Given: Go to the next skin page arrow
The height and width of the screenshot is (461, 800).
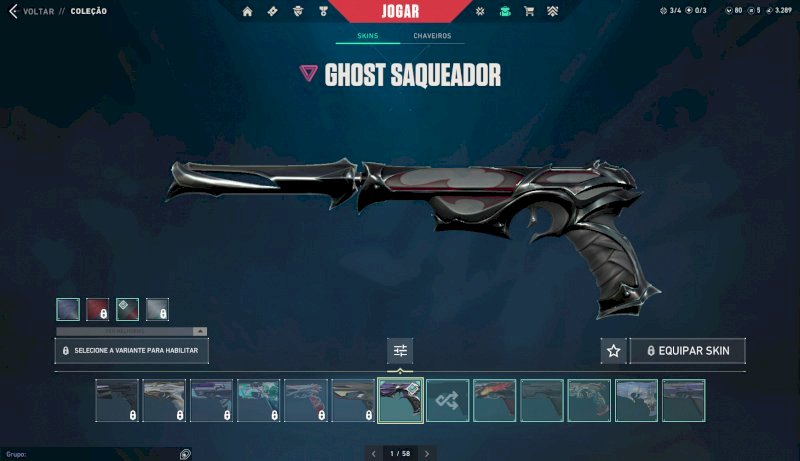Looking at the screenshot, I should (427, 454).
